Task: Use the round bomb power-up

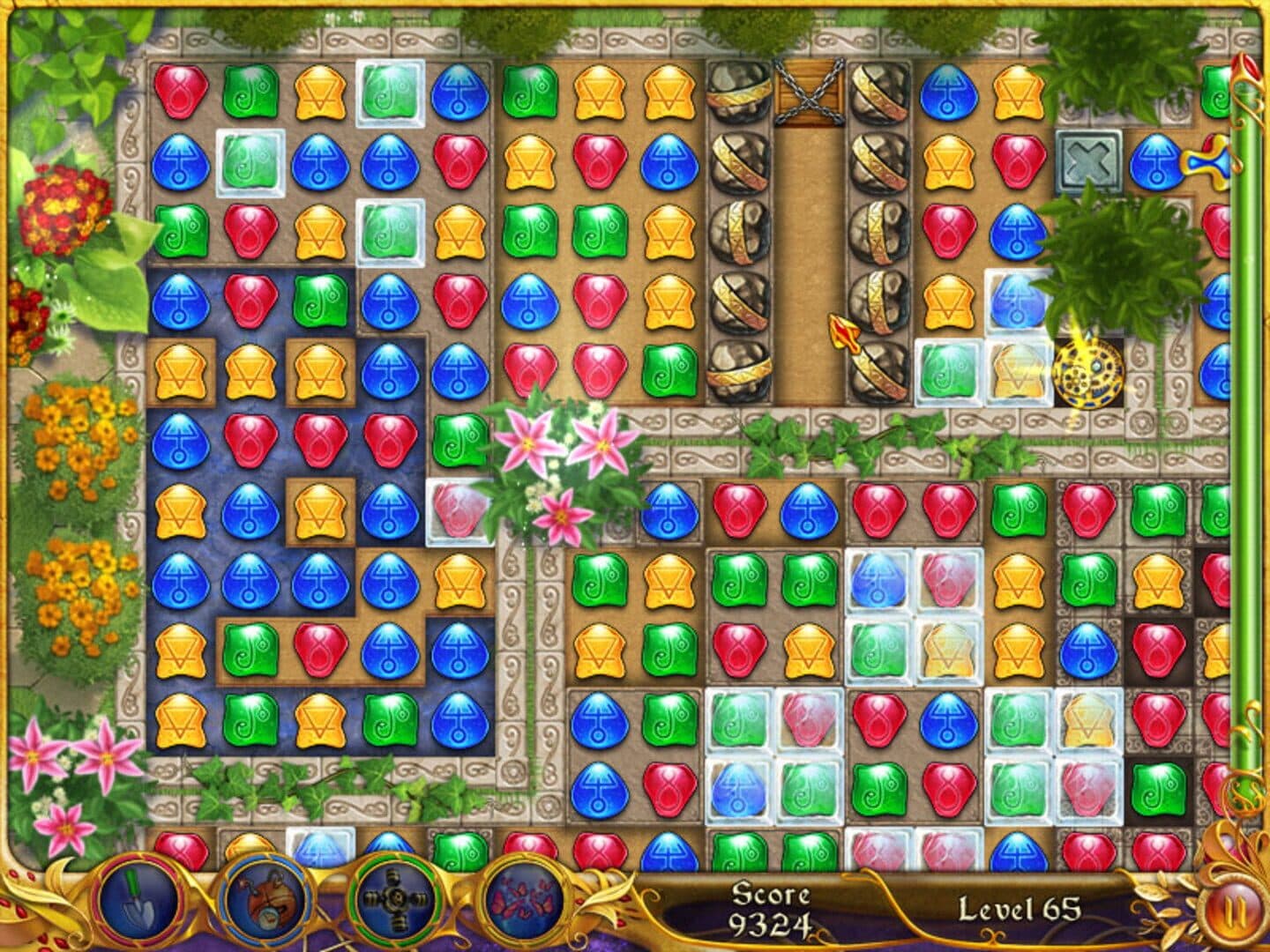Action: (265, 900)
